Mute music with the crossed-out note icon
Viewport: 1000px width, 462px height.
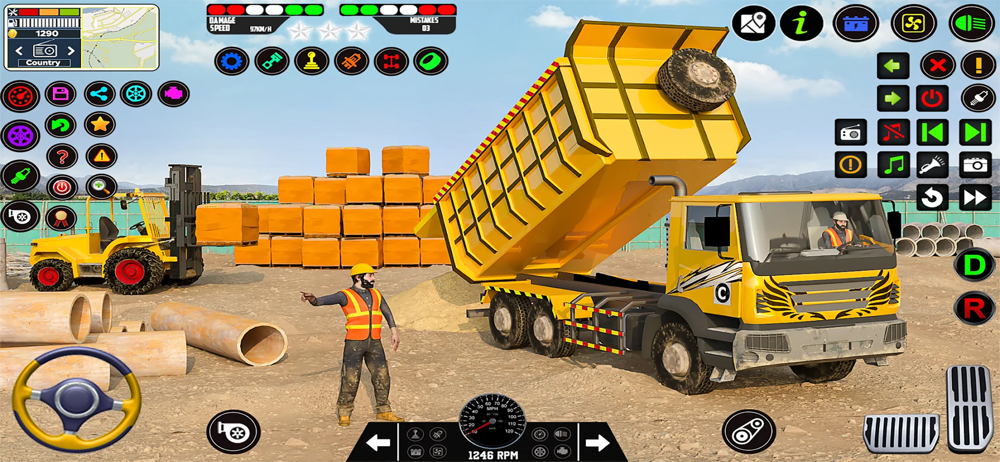[x=893, y=132]
